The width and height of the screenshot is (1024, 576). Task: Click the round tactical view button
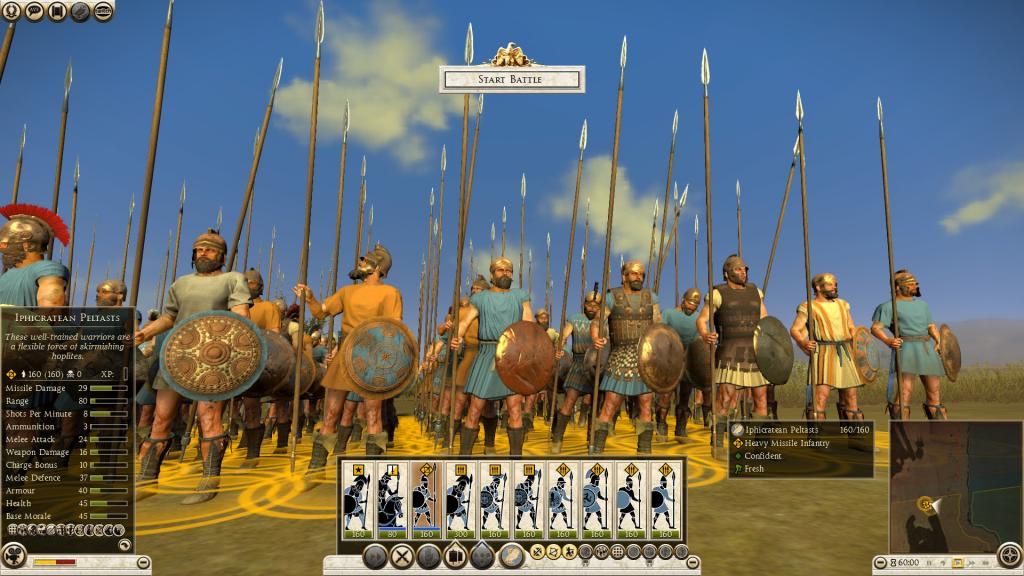click(1010, 555)
